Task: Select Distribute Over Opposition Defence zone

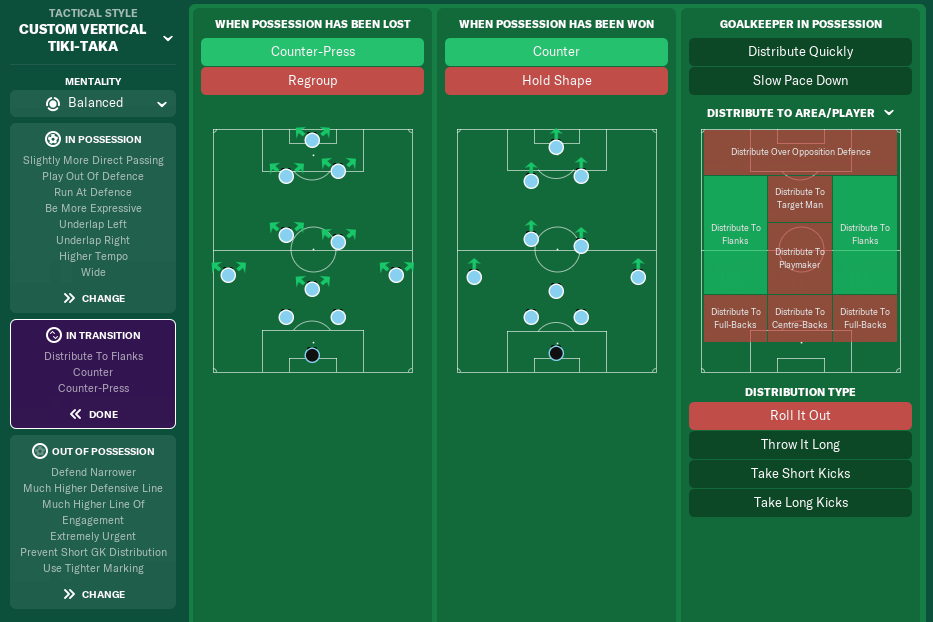Action: coord(800,153)
